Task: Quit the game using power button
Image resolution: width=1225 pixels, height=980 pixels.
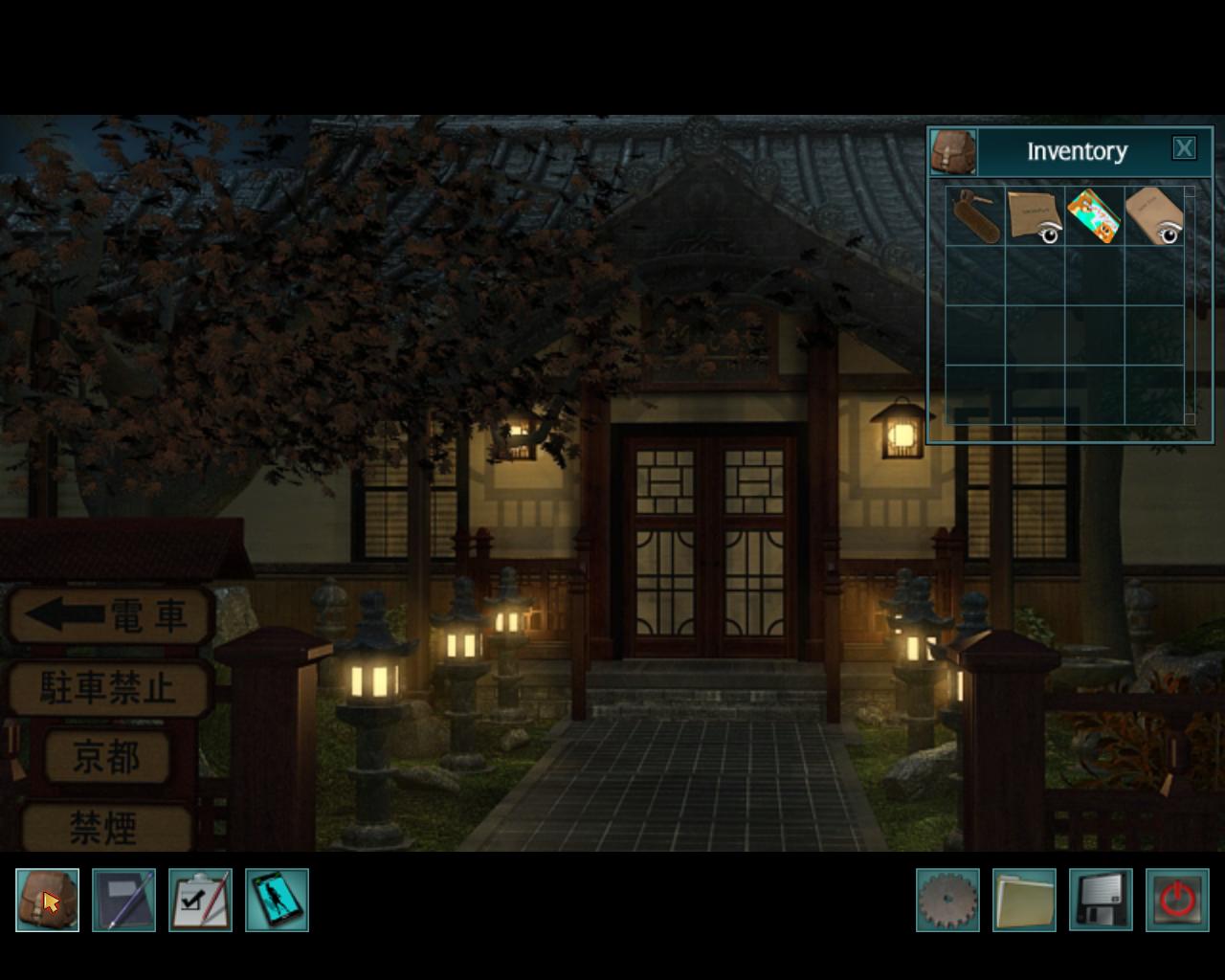Action: point(1177,900)
